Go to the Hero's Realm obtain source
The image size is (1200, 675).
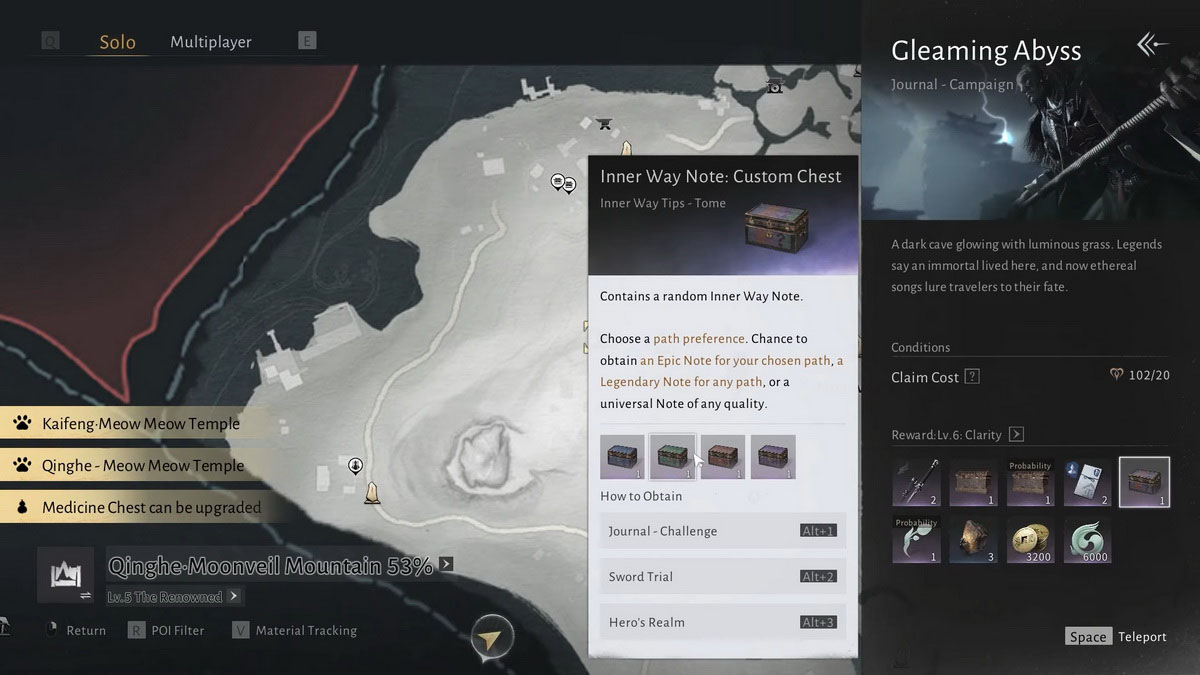(722, 622)
